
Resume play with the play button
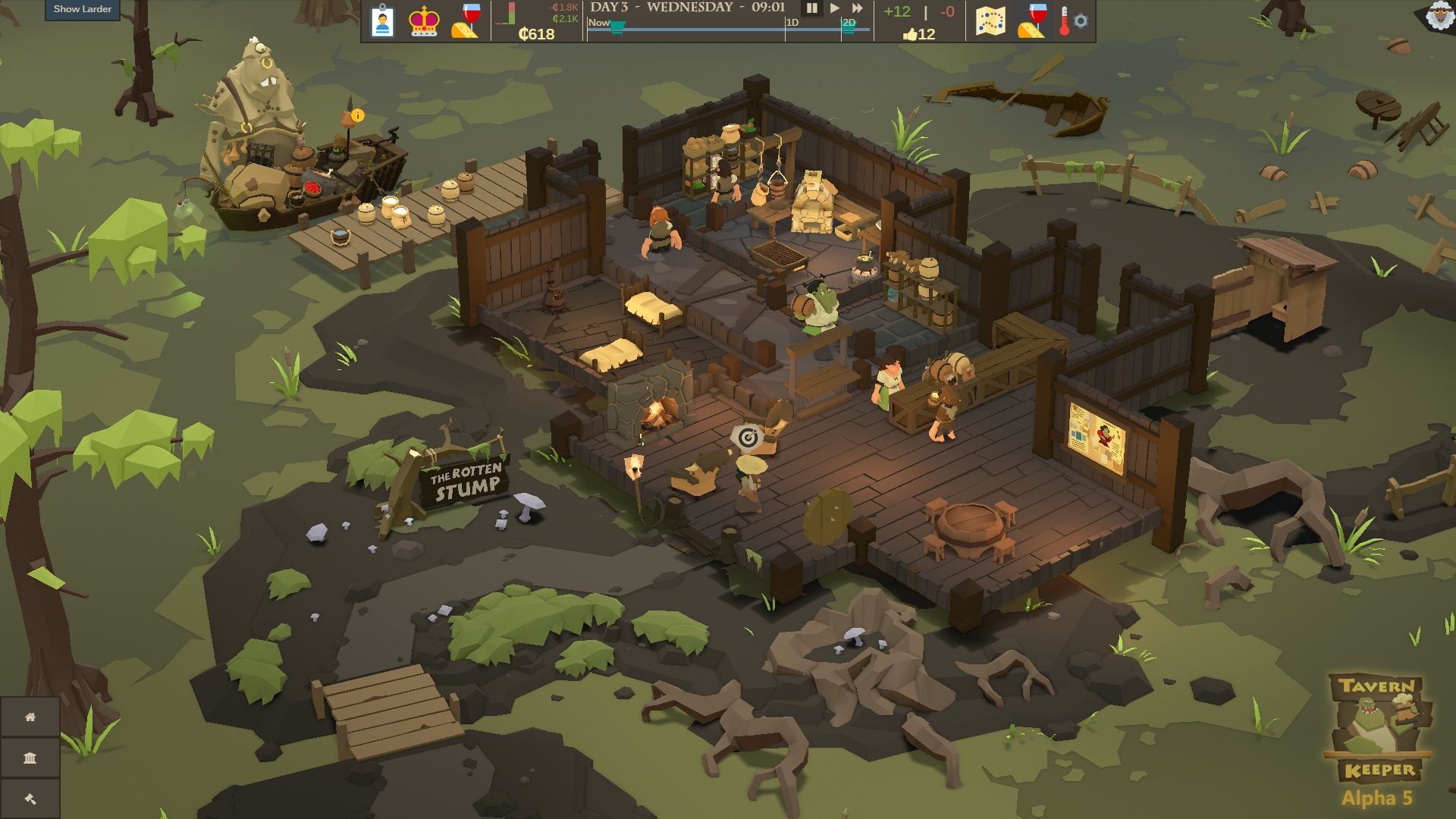834,10
